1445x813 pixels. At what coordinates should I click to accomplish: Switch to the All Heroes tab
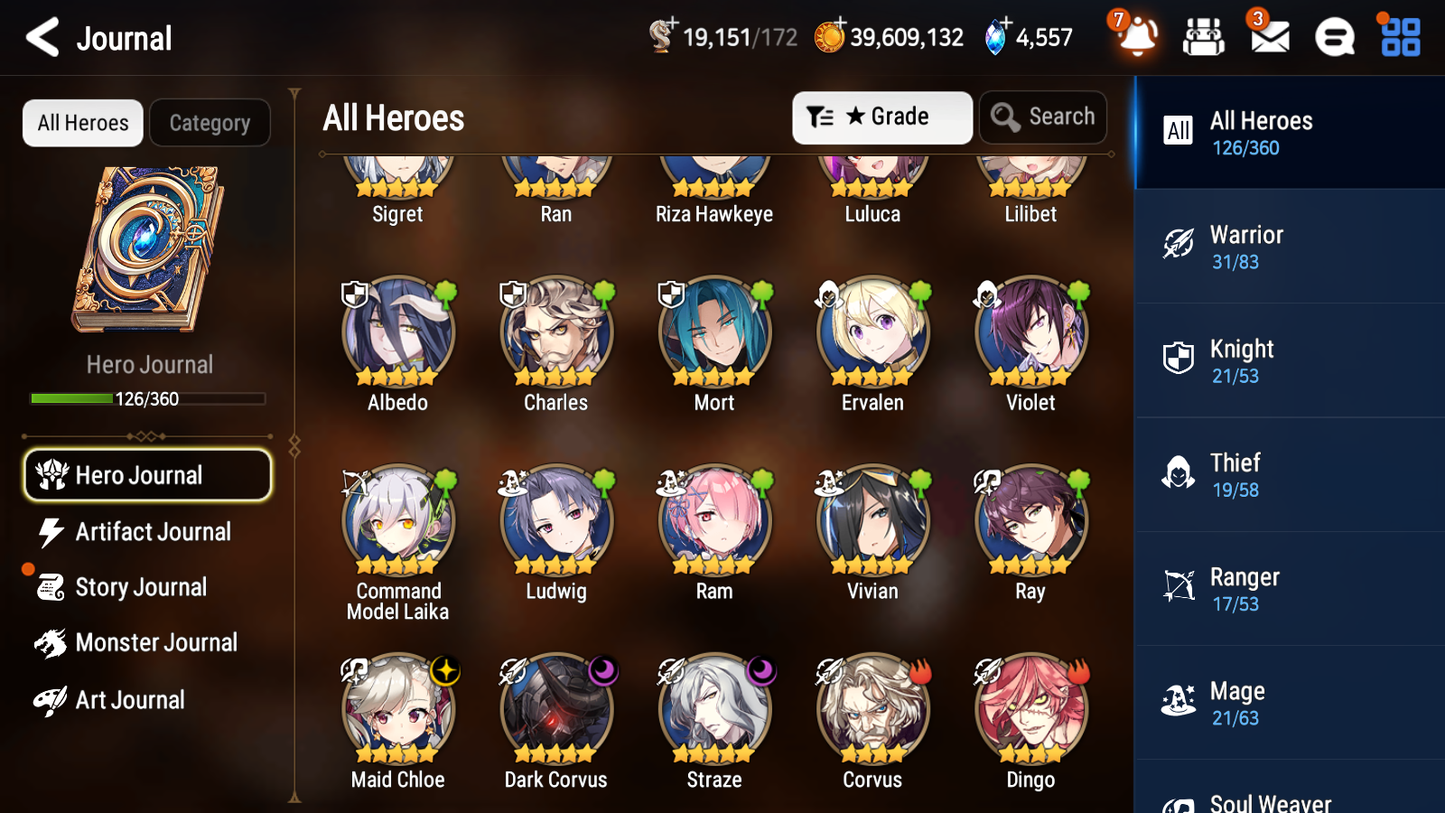[82, 122]
